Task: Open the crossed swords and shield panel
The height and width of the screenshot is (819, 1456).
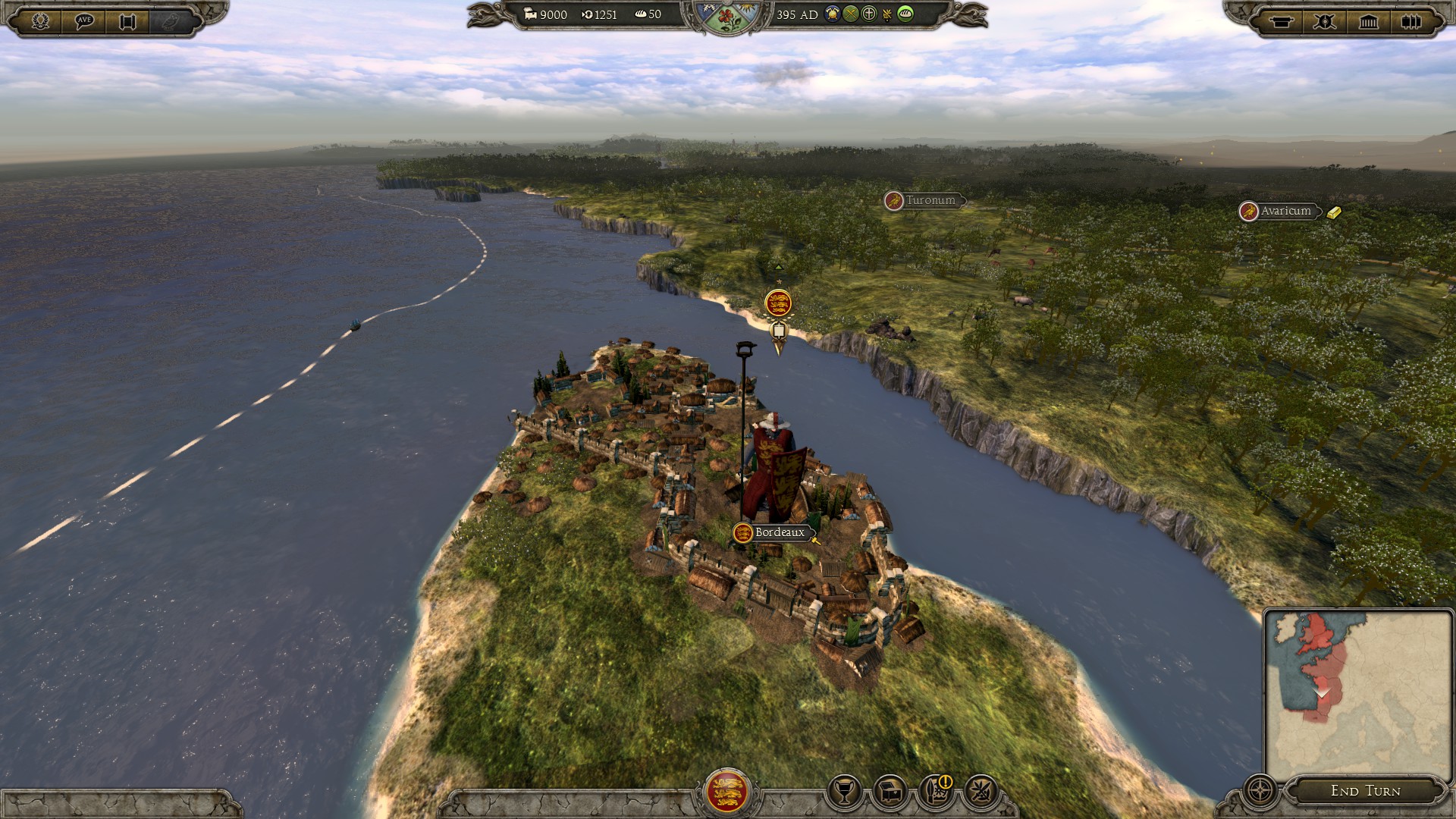Action: click(x=1325, y=21)
